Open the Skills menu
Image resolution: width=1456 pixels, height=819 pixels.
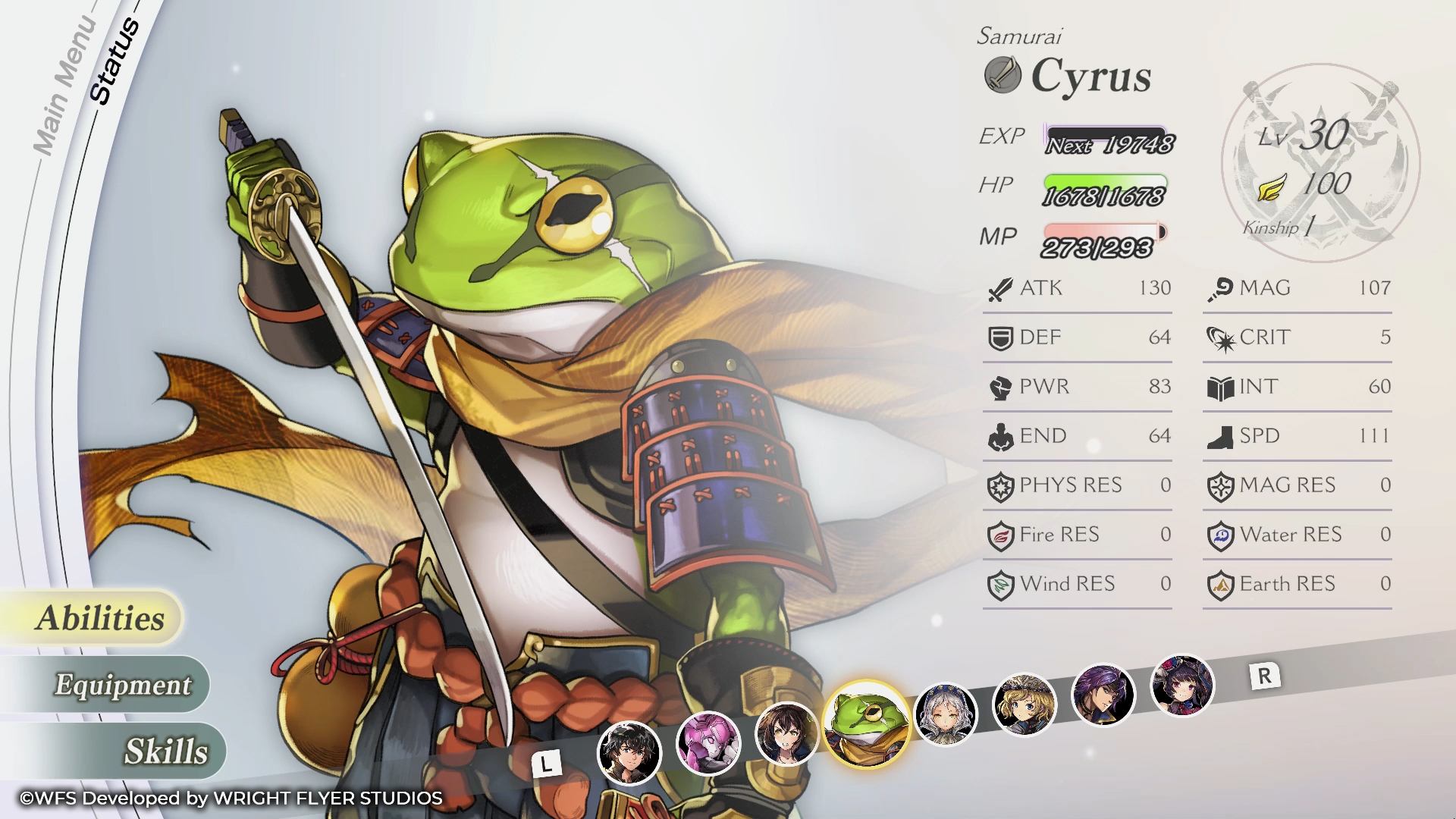[x=165, y=752]
